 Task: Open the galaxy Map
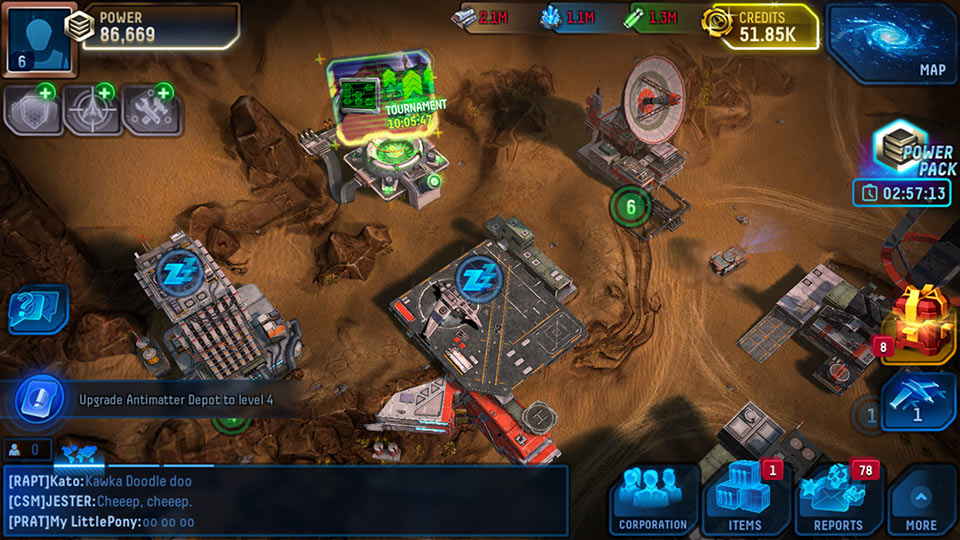(x=890, y=42)
